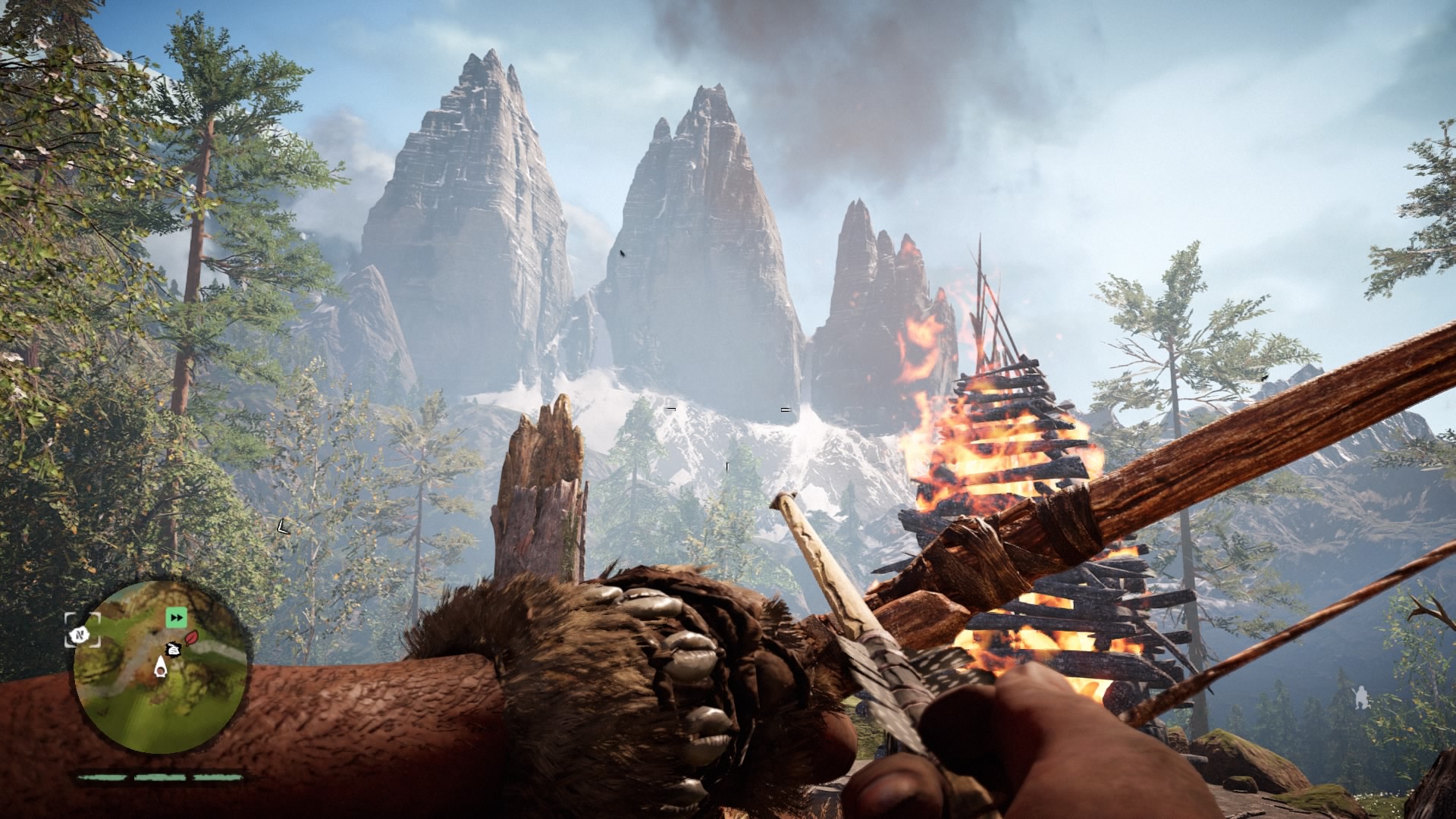Toggle the north indicator on the minimap frame

[x=80, y=635]
